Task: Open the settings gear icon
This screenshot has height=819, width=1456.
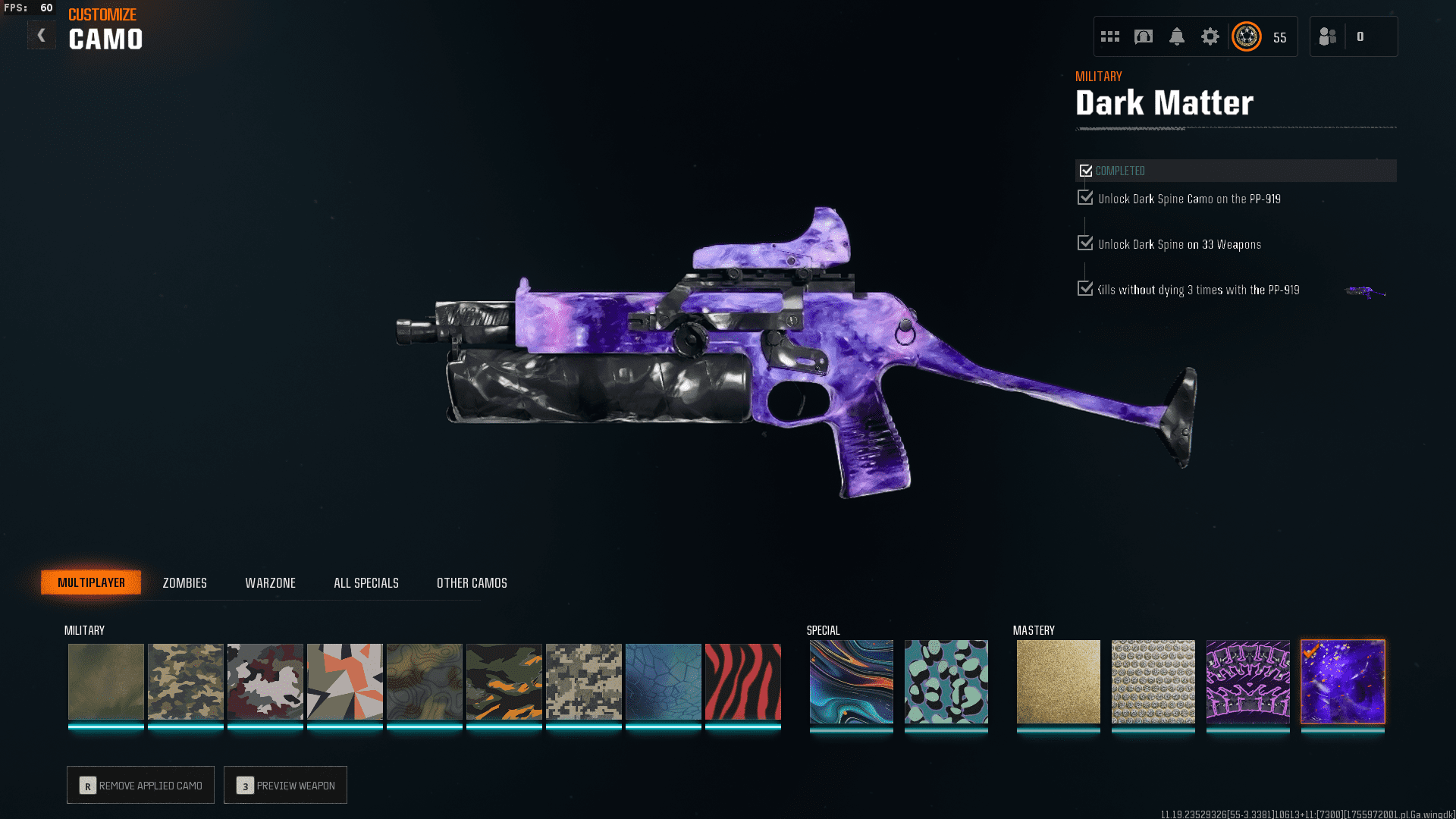Action: [x=1210, y=36]
